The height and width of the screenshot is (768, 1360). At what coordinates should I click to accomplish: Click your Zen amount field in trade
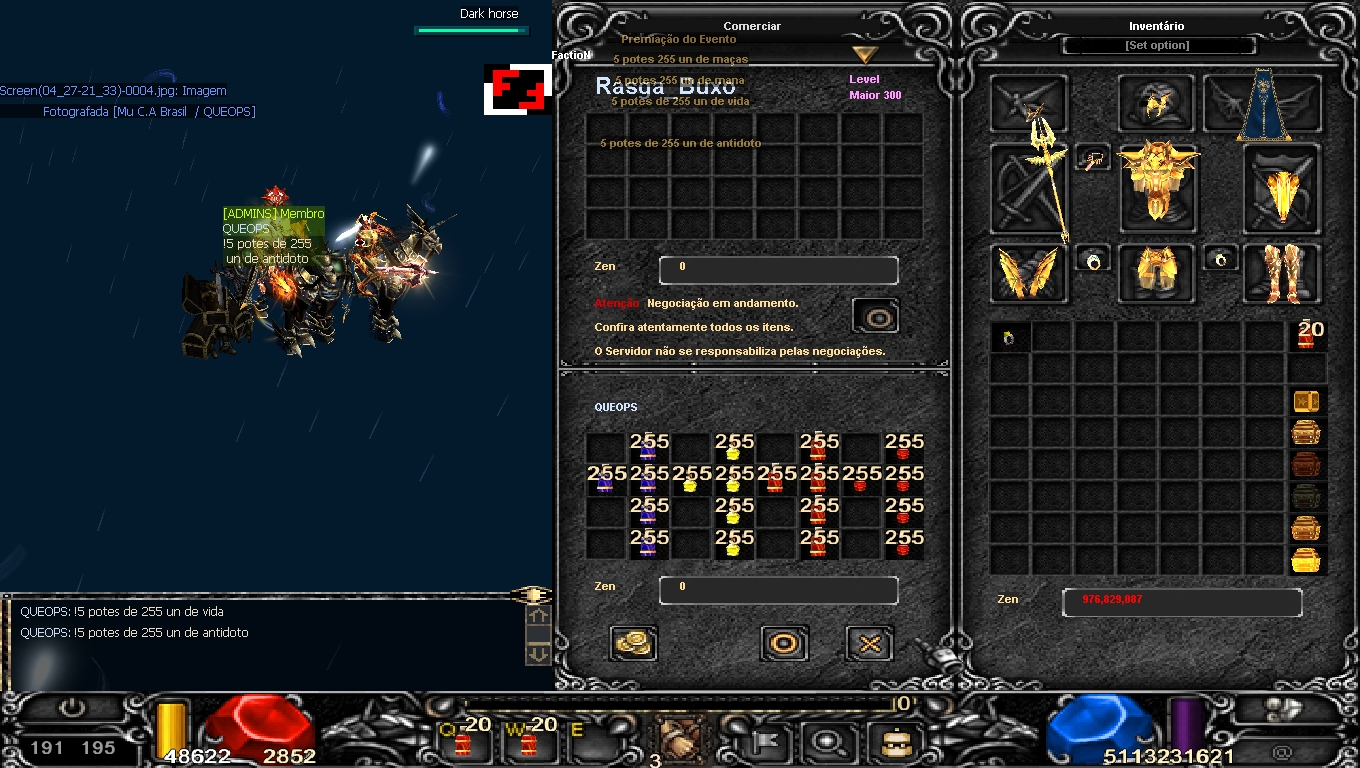778,590
